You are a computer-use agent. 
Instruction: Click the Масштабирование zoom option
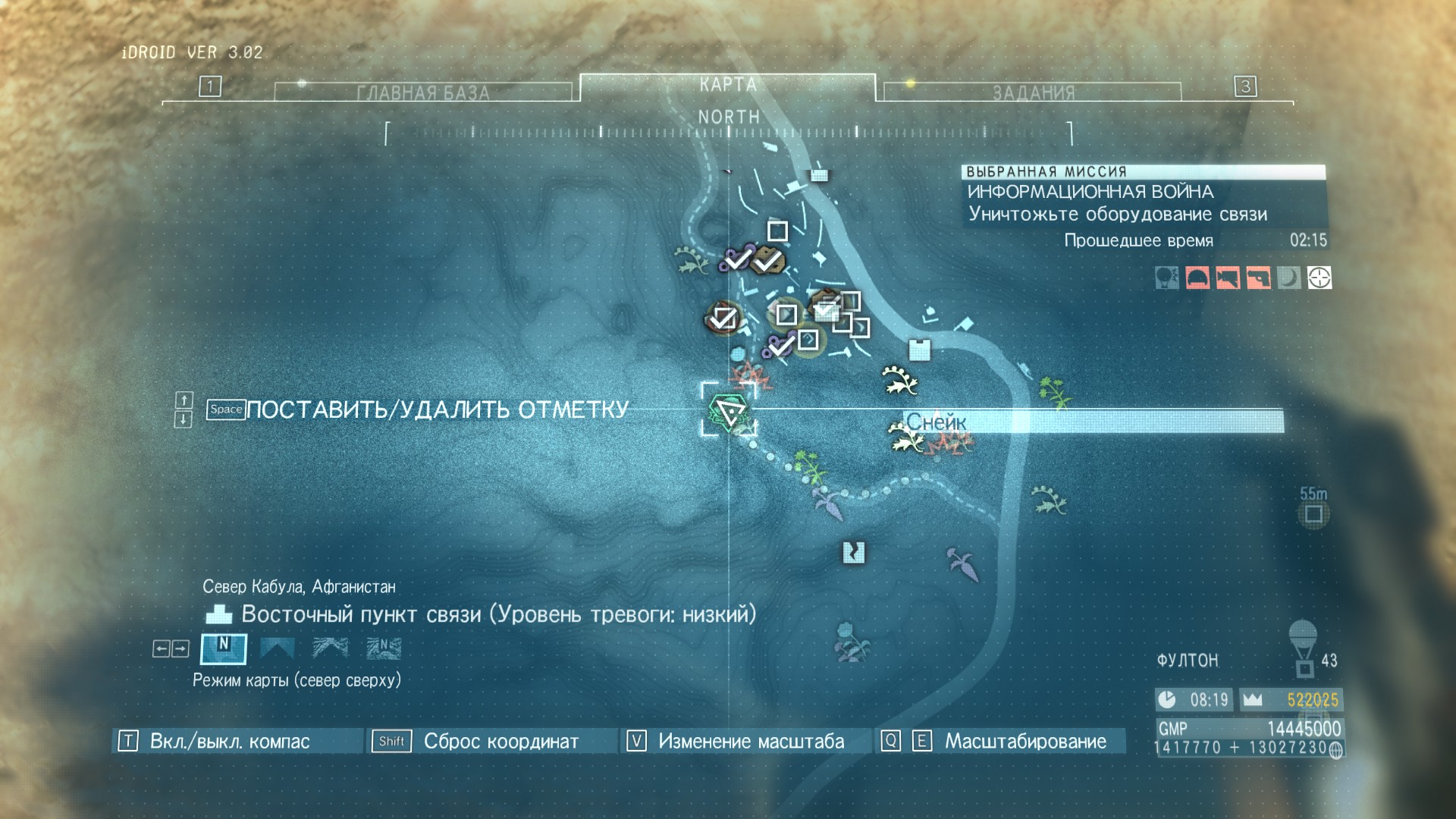tap(1025, 741)
